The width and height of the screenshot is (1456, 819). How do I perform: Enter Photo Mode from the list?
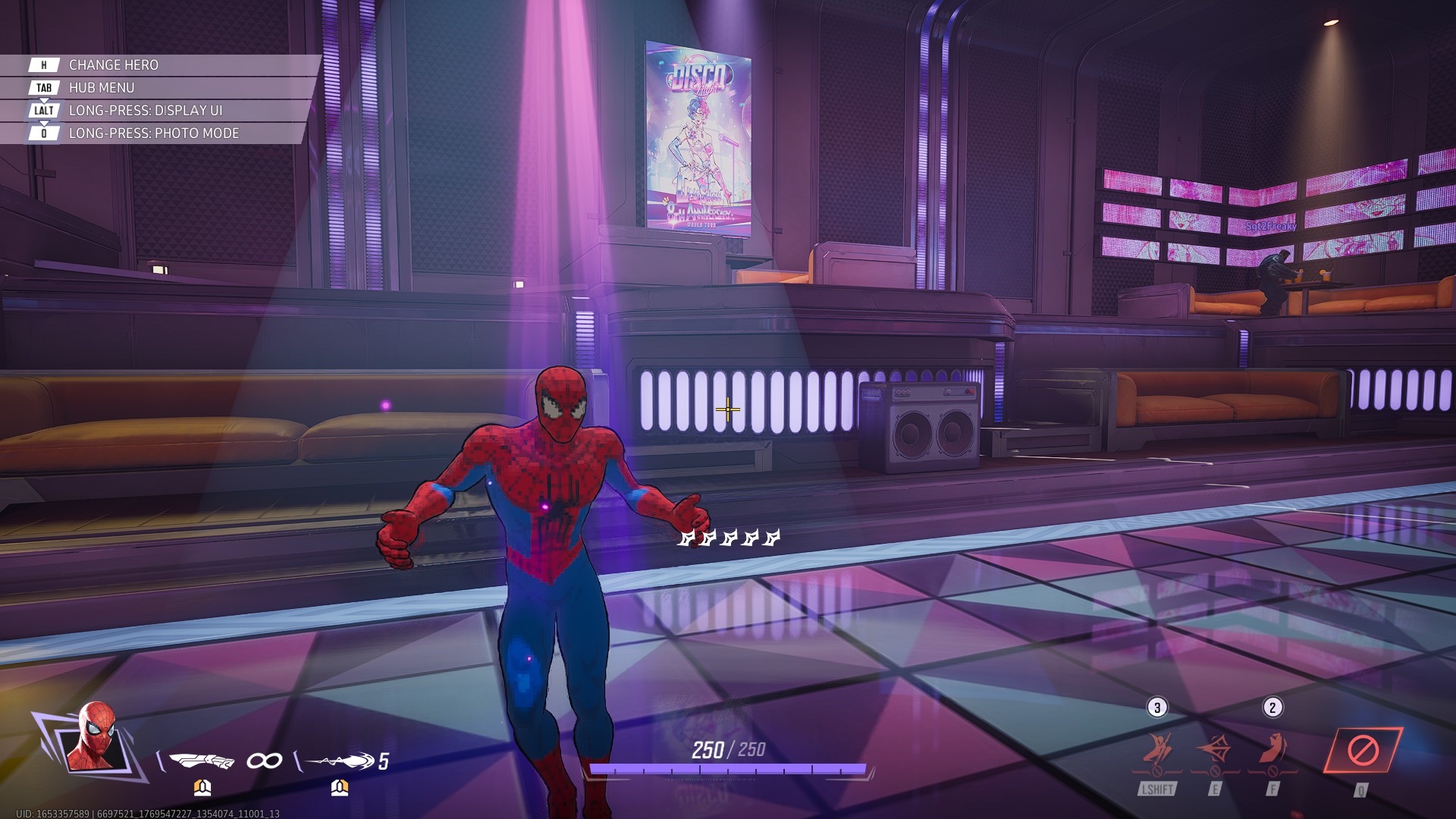(153, 133)
